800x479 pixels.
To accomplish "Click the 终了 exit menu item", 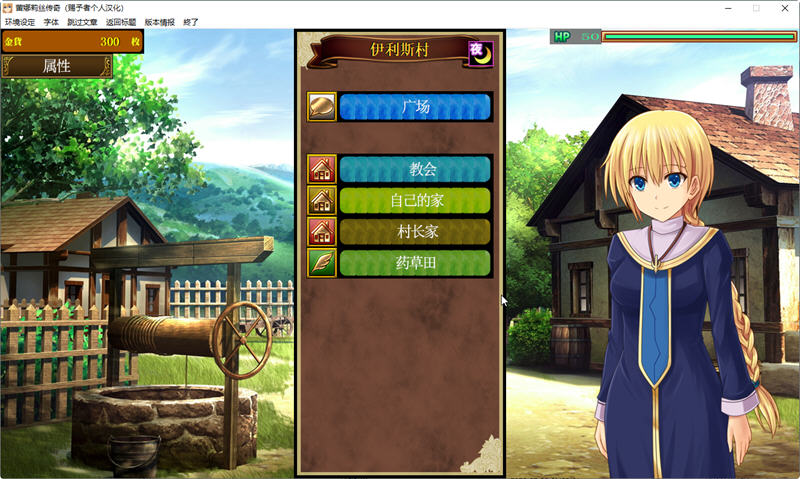I will (191, 22).
